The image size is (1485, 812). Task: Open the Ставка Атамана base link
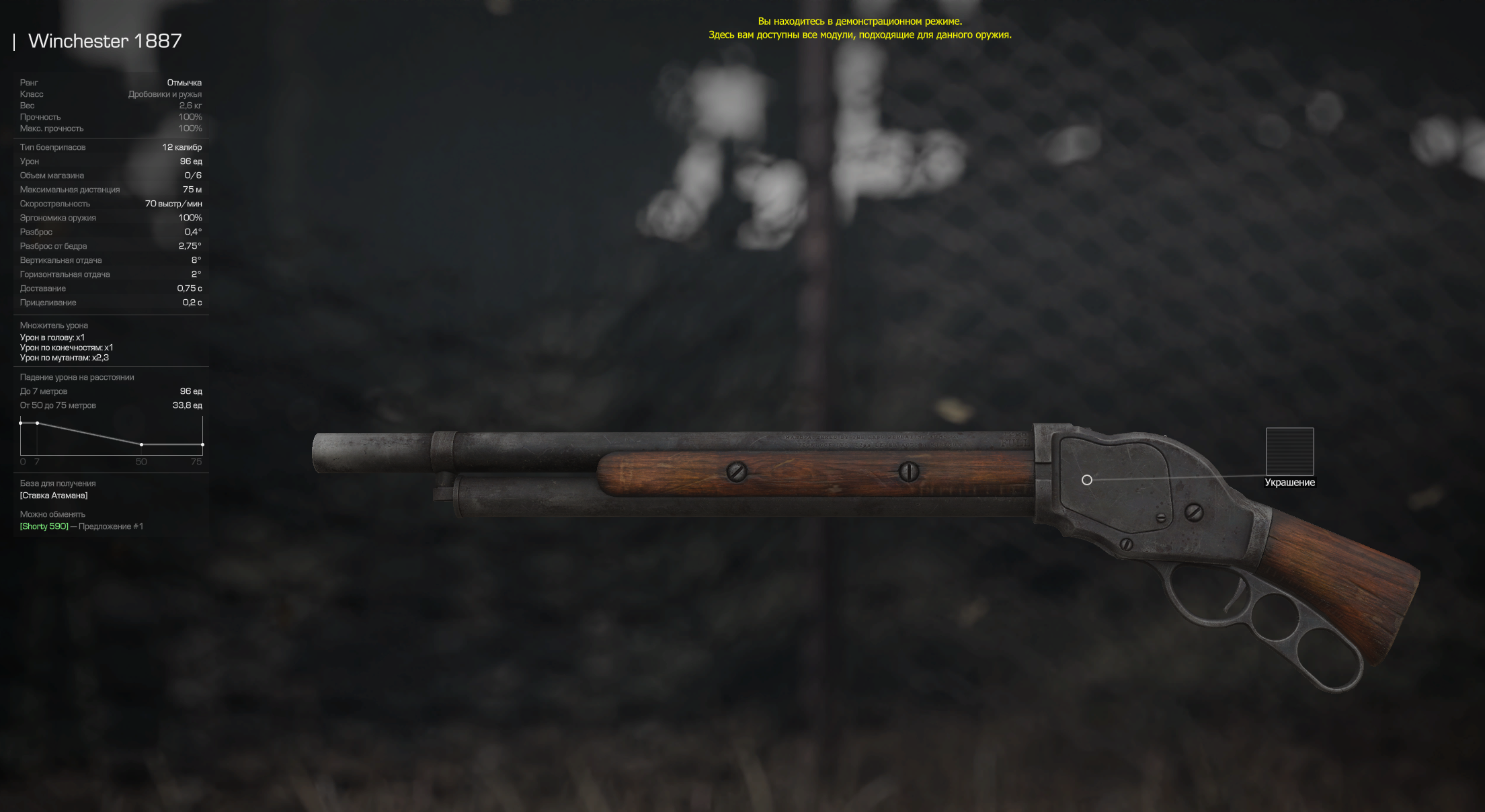(x=54, y=495)
